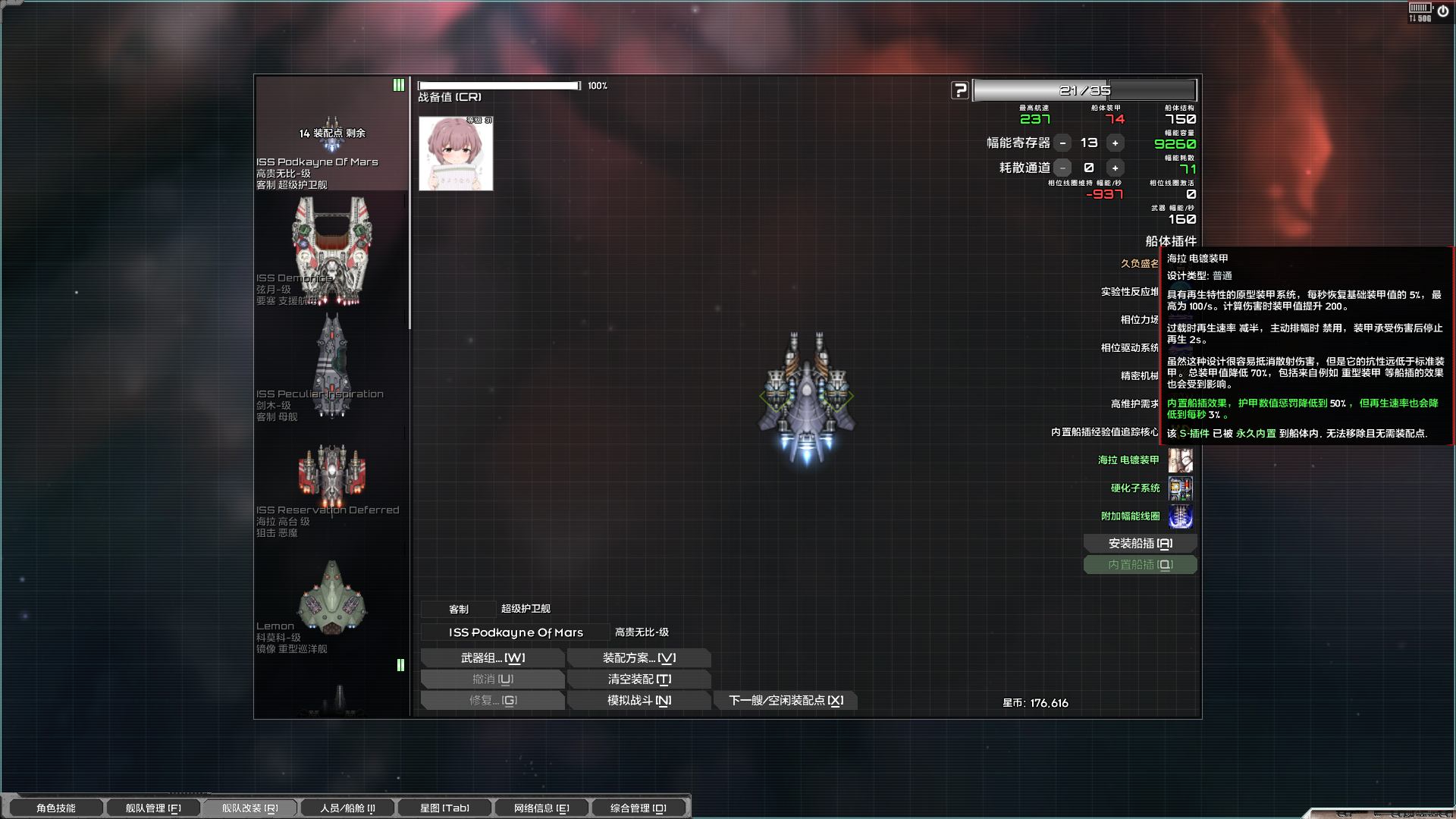Start 模拟战斗 [N] simulation
The height and width of the screenshot is (819, 1456).
point(639,700)
